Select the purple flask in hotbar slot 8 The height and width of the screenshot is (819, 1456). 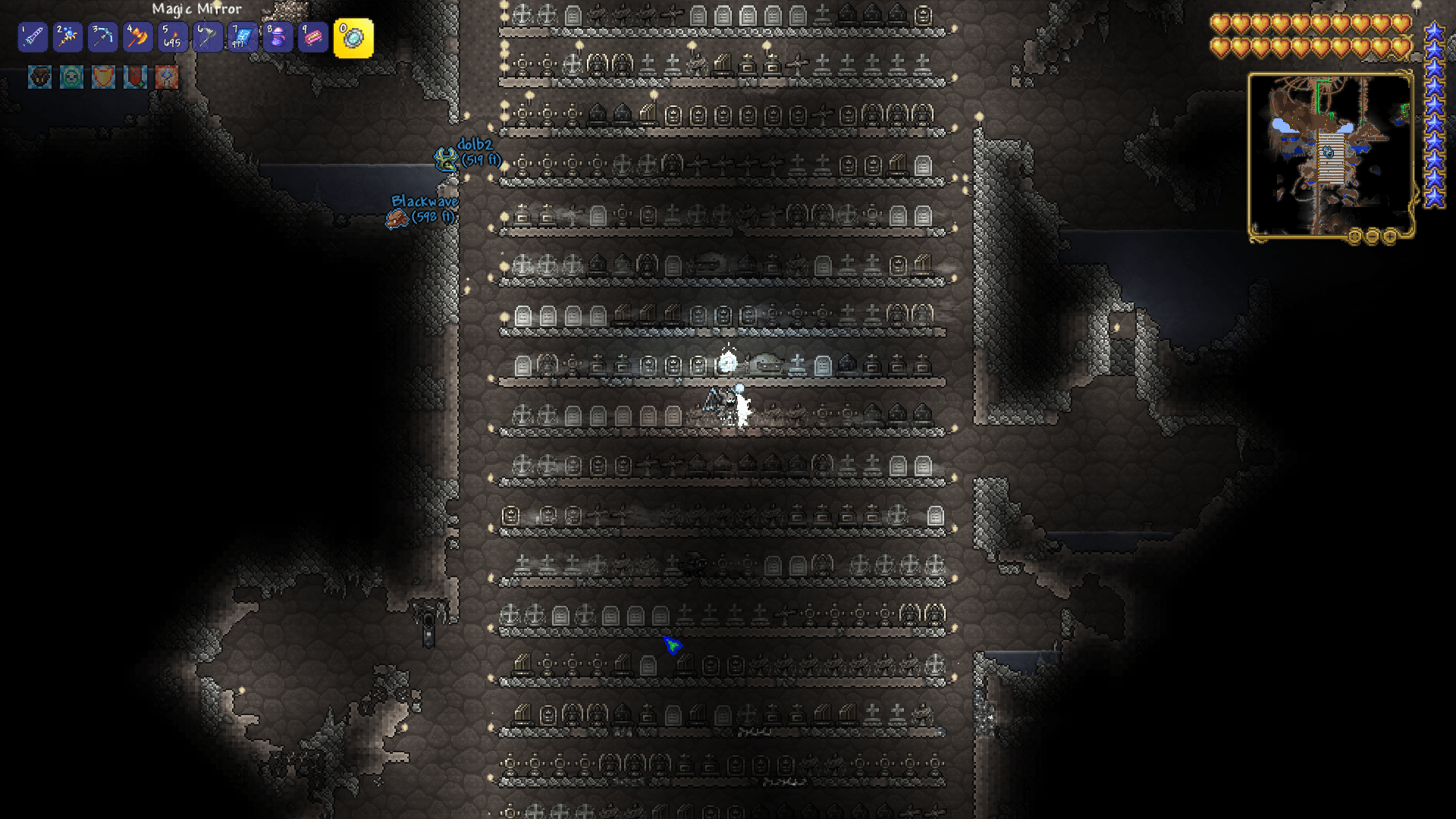[x=277, y=36]
